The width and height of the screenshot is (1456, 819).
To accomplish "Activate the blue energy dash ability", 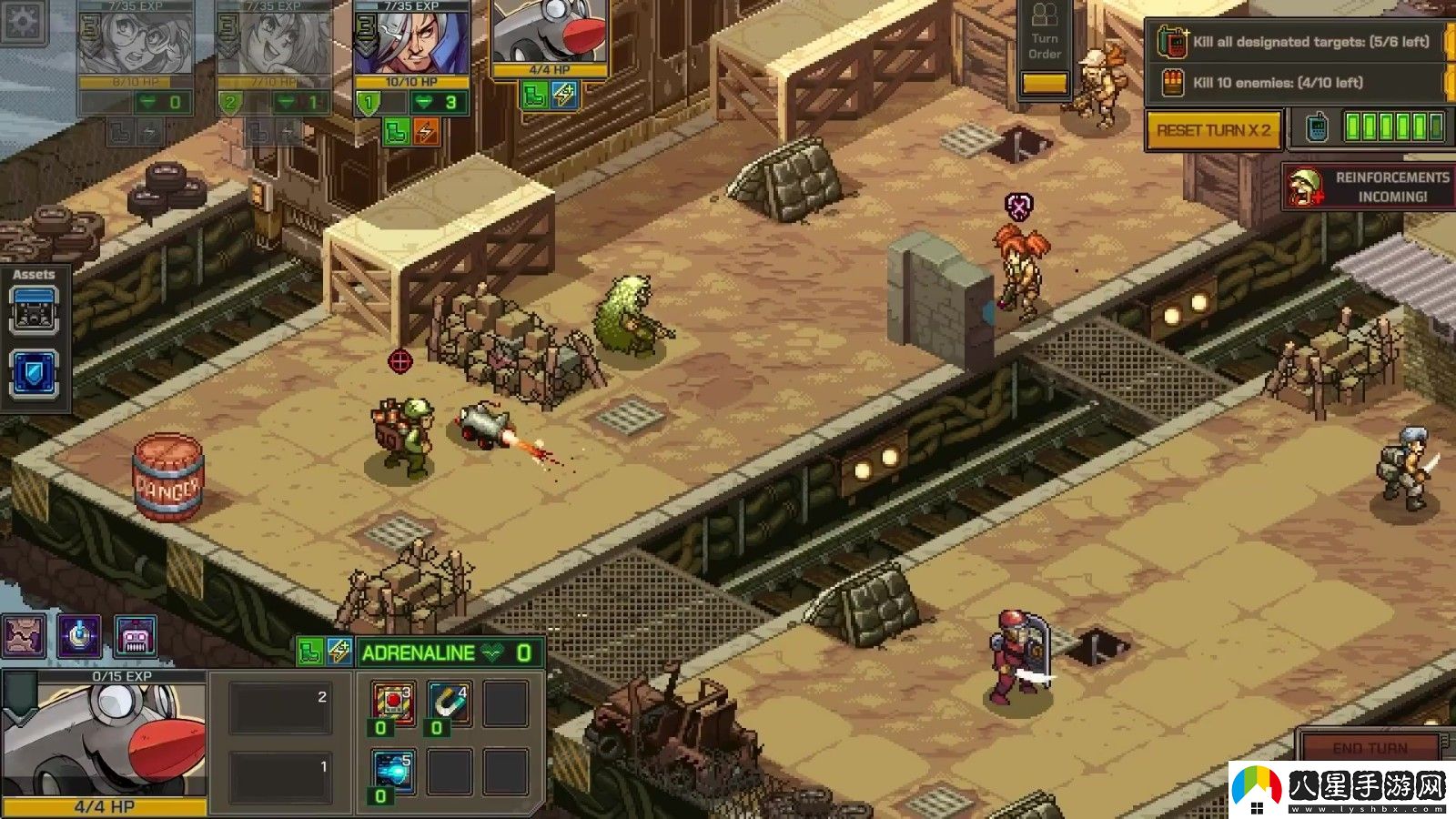I will click(393, 772).
